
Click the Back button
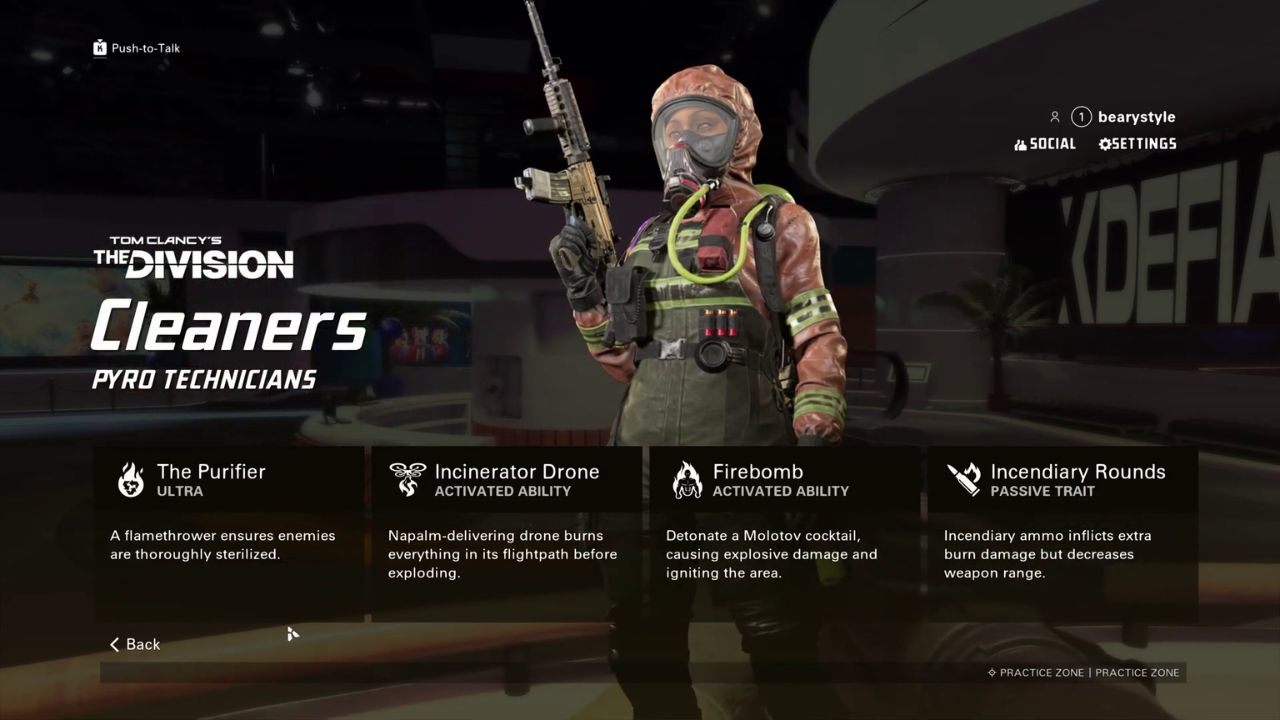click(x=134, y=644)
